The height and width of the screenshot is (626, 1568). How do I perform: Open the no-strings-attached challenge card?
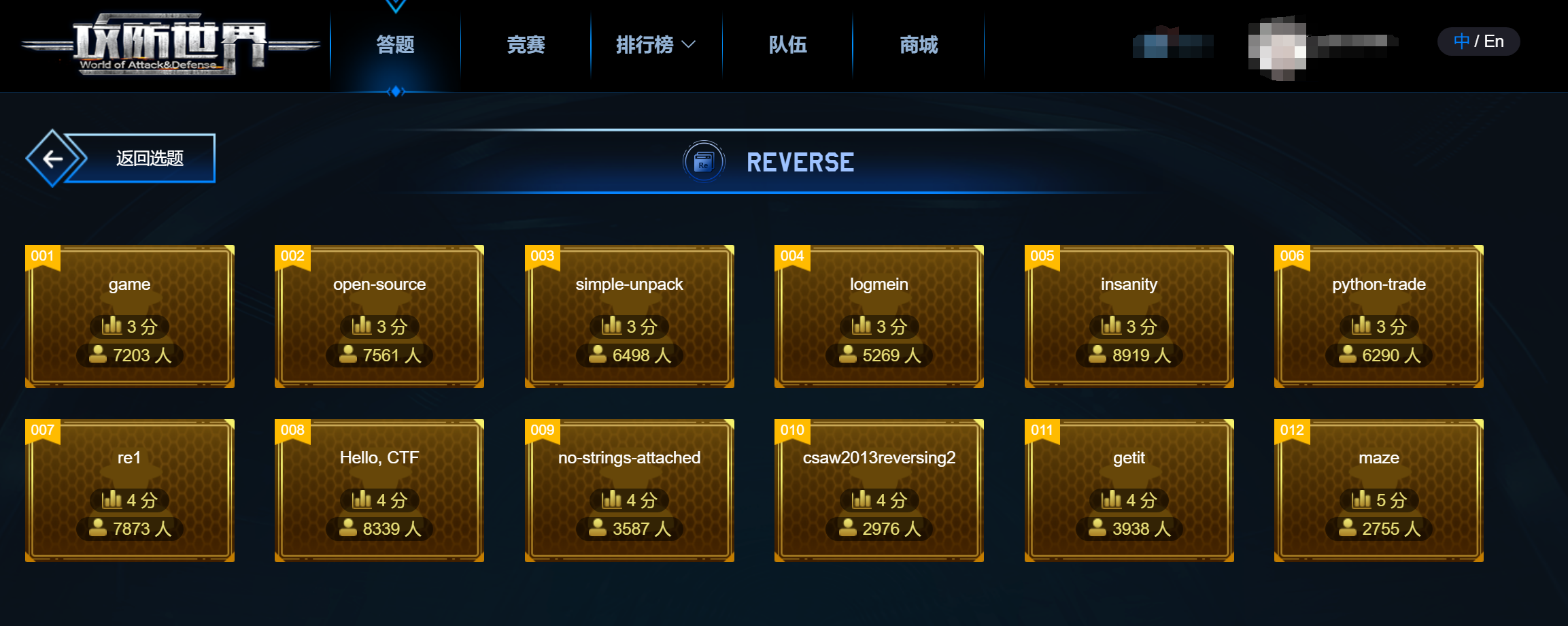click(x=628, y=490)
